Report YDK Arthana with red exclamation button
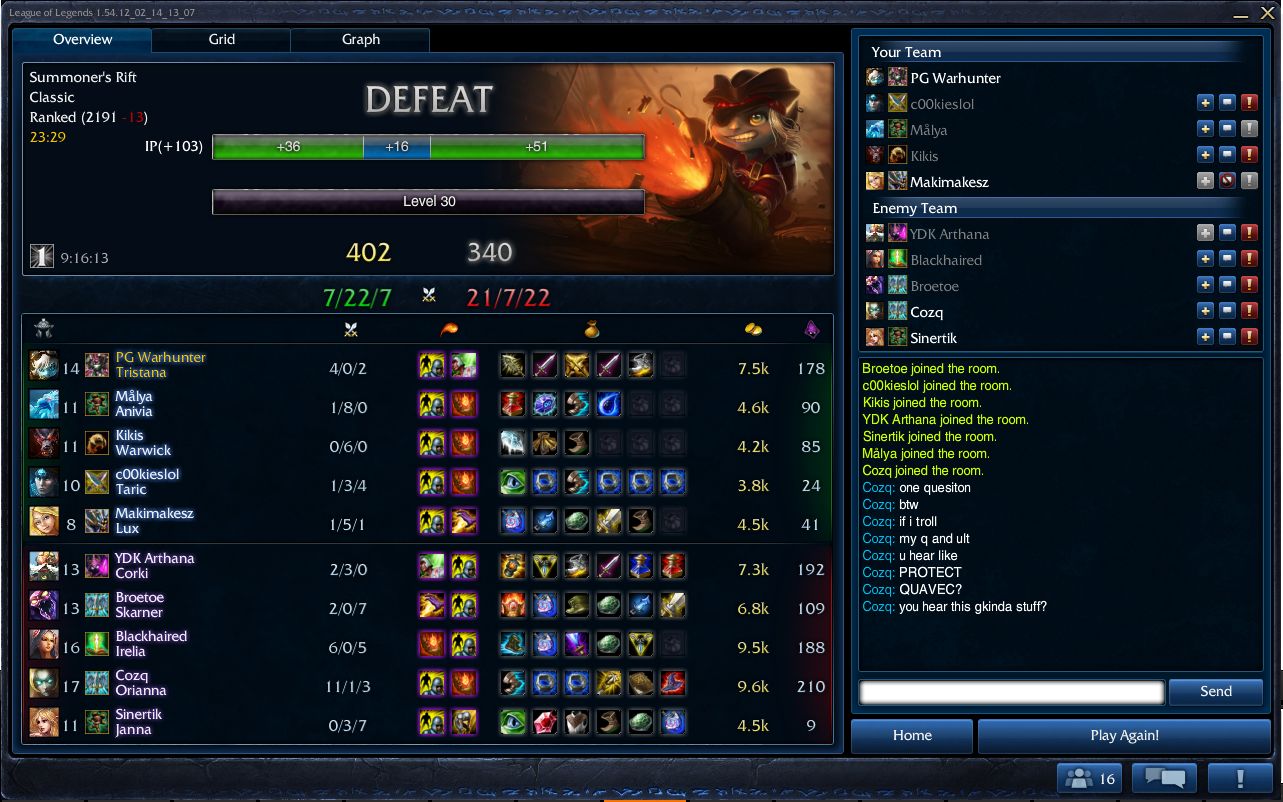This screenshot has height=802, width=1283. click(x=1249, y=233)
